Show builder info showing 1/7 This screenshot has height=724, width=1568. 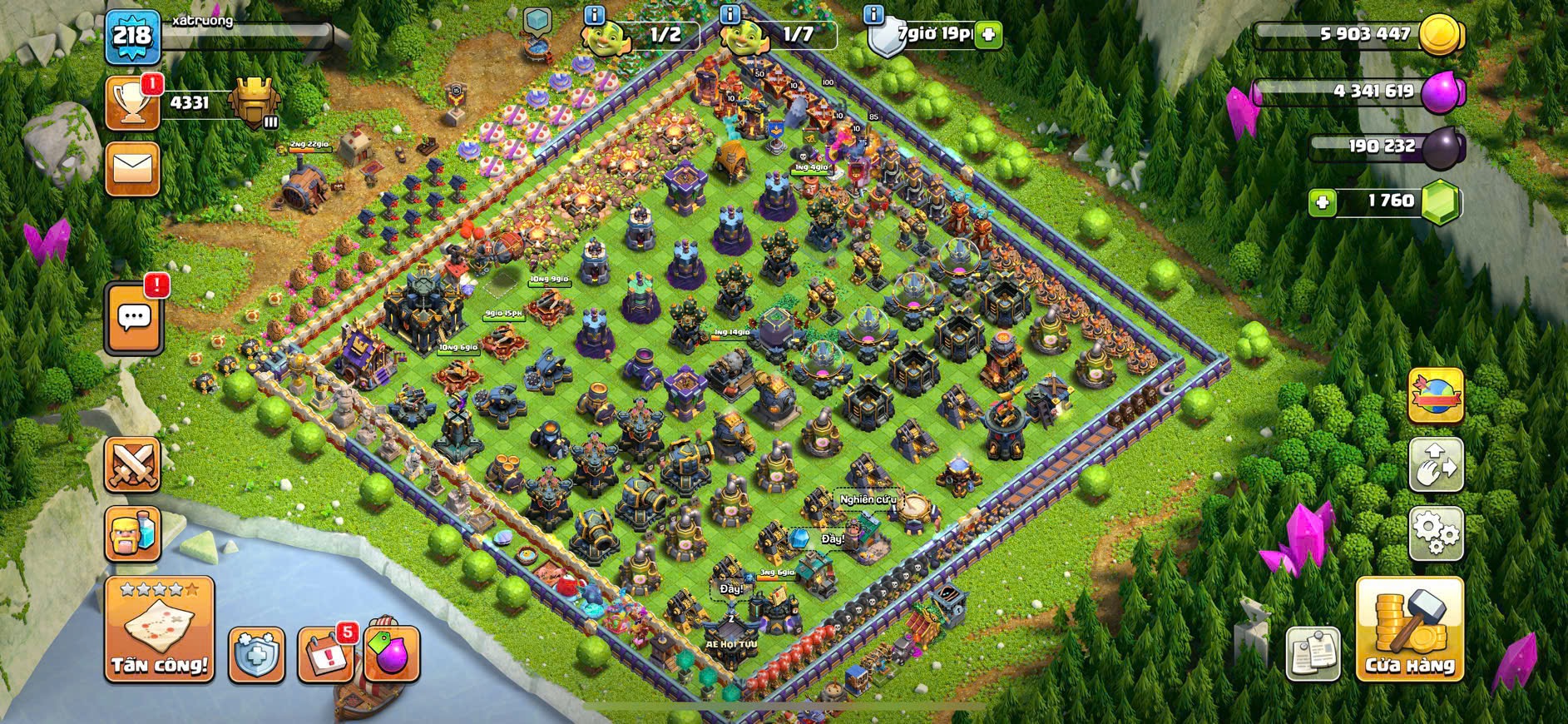coord(730,14)
